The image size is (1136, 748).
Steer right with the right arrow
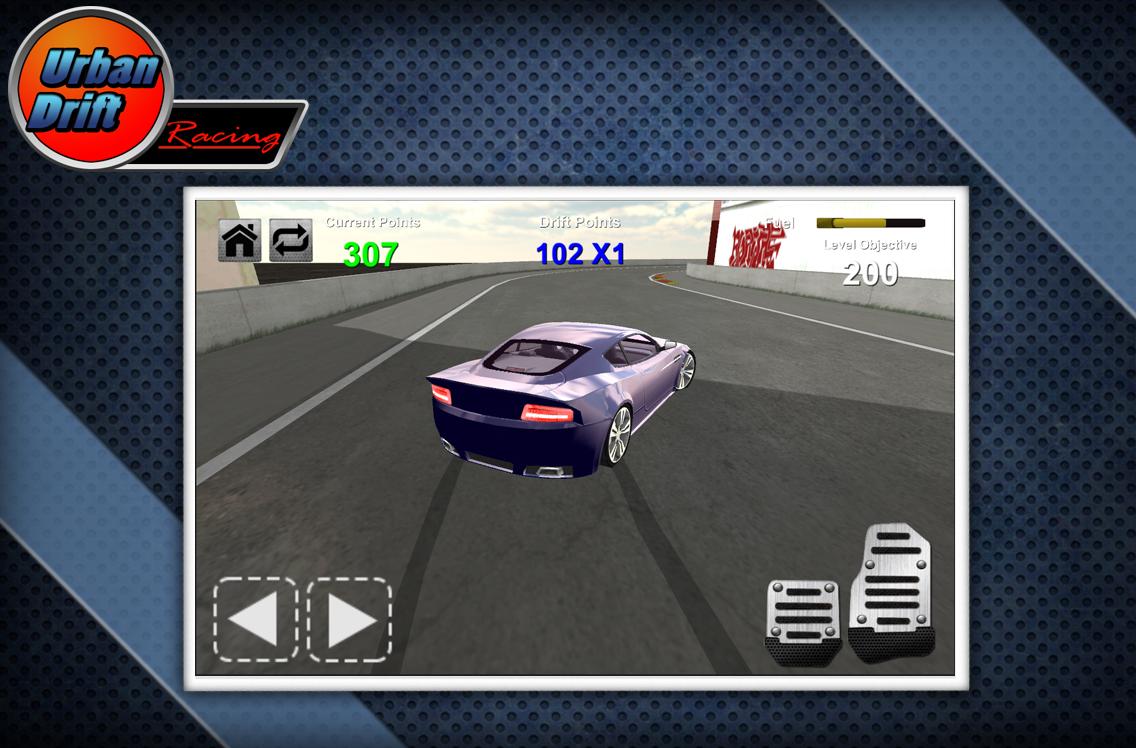(349, 619)
